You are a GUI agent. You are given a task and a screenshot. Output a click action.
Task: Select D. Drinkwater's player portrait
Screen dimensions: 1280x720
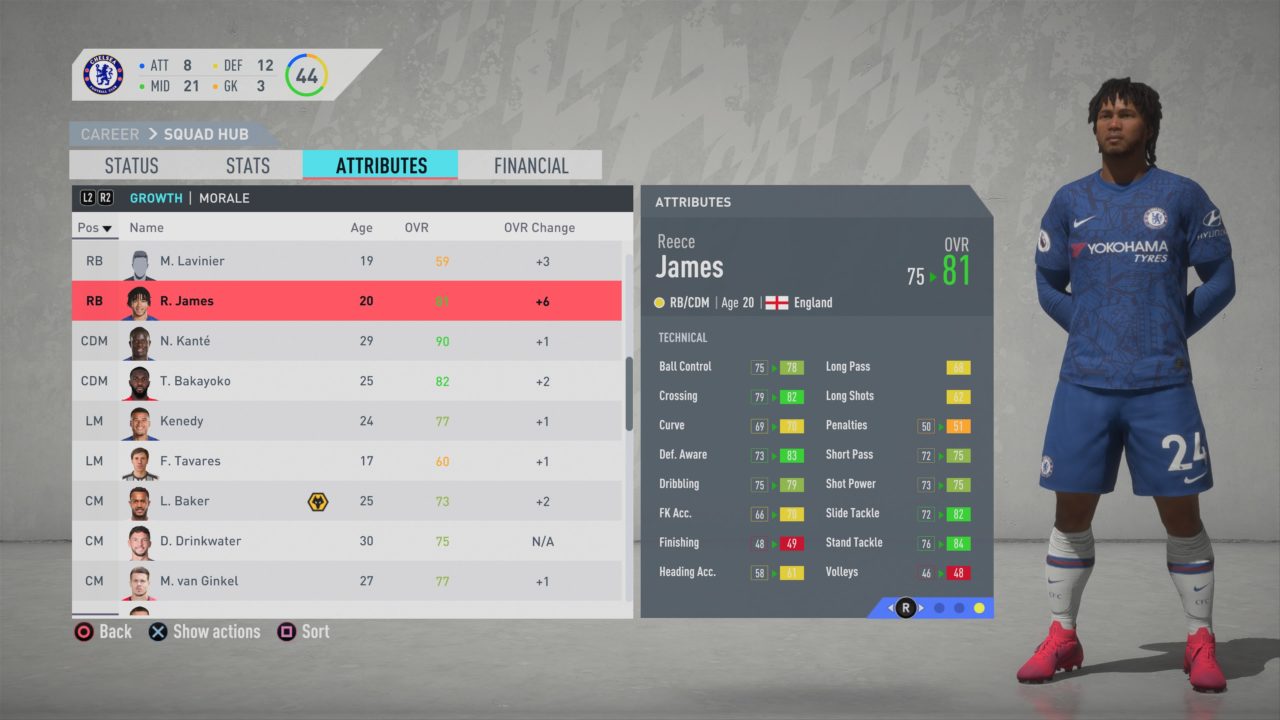140,541
